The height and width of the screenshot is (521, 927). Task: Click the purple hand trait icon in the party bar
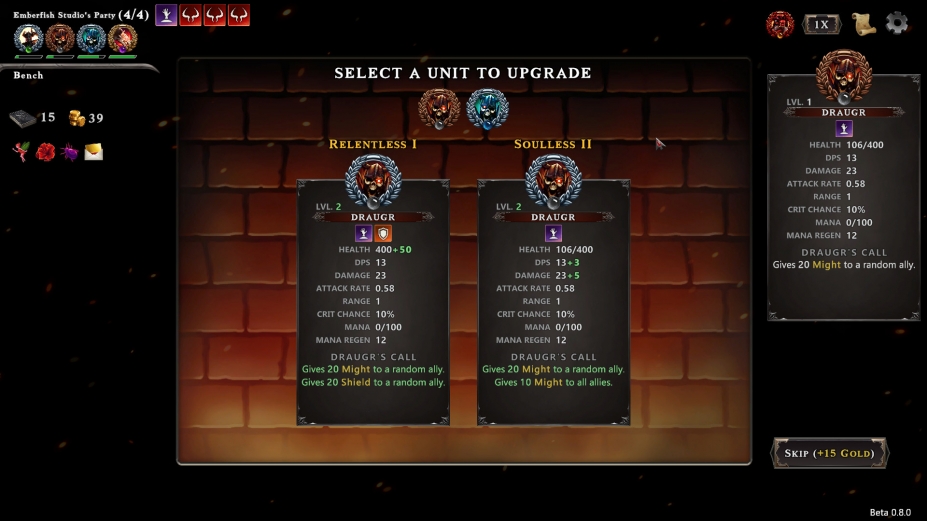(x=166, y=15)
